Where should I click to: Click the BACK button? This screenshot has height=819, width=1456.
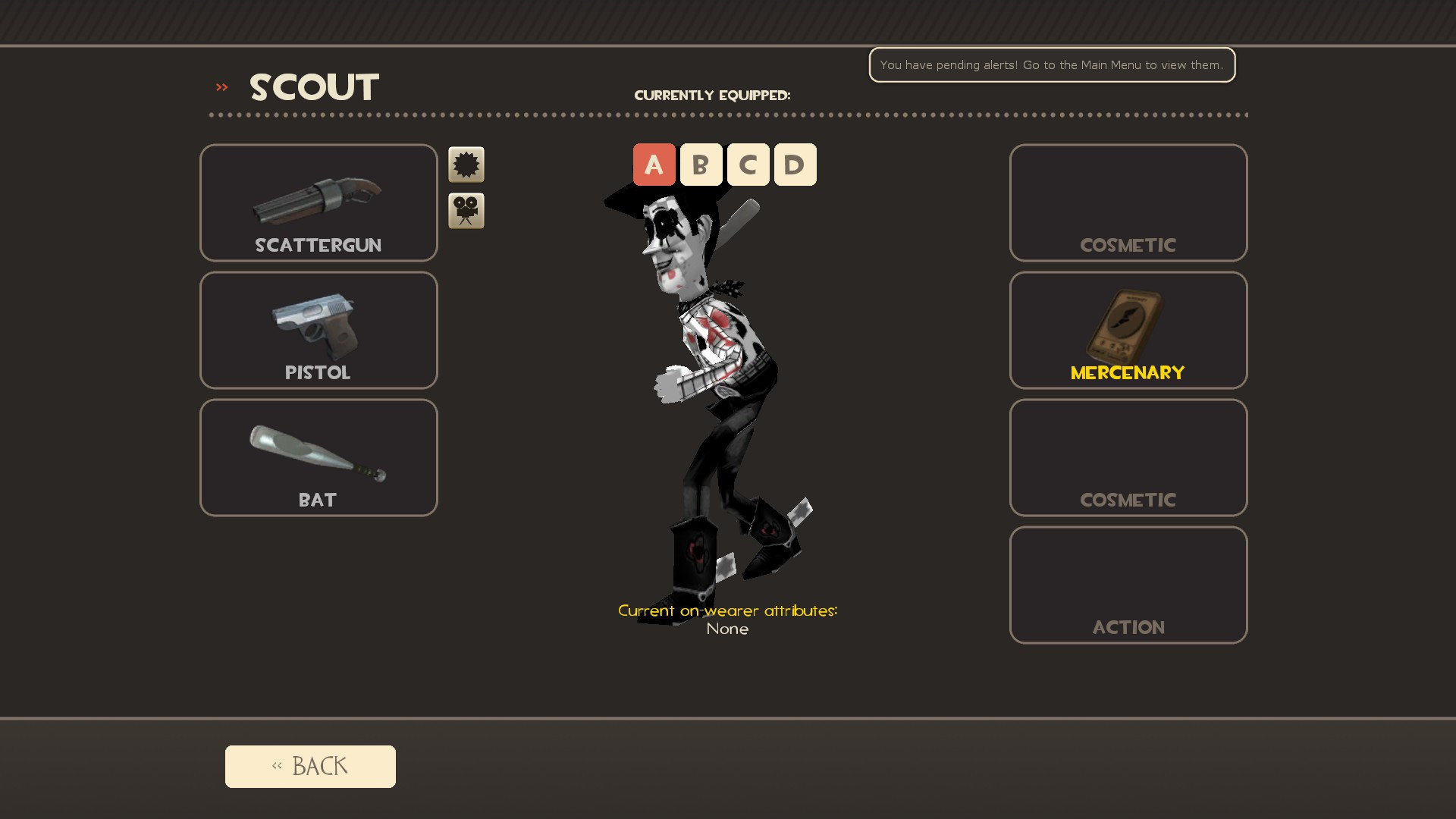tap(309, 766)
